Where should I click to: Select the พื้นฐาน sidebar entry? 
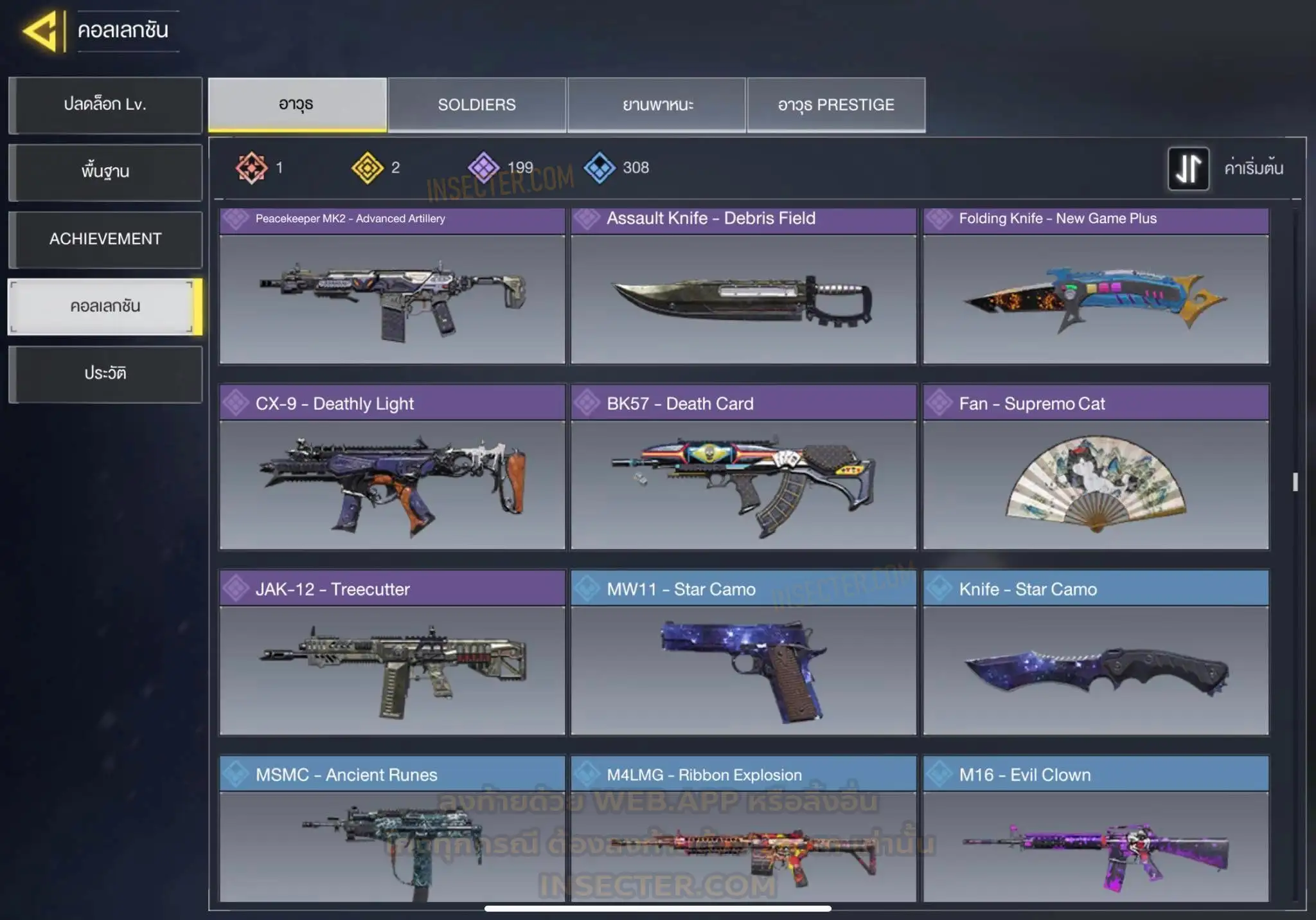pyautogui.click(x=105, y=172)
